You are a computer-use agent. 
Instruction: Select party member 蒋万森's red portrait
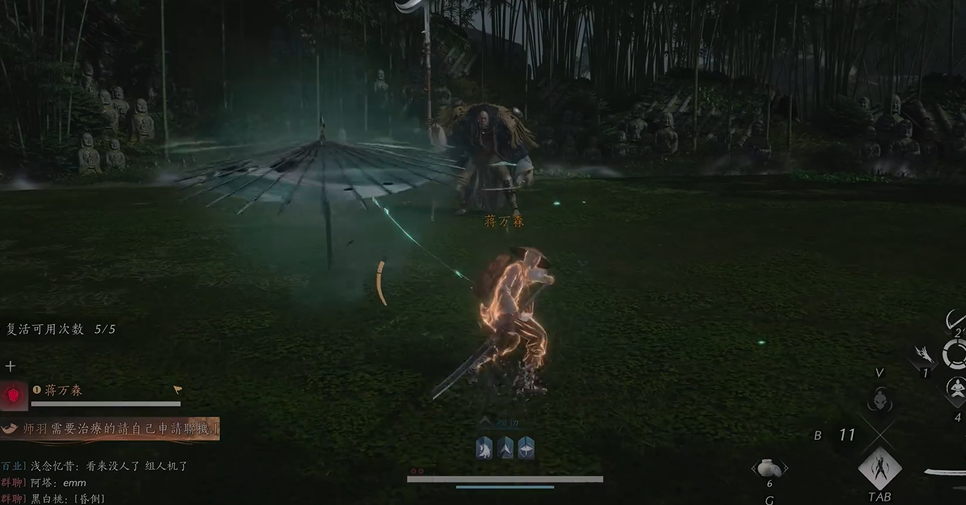[14, 396]
